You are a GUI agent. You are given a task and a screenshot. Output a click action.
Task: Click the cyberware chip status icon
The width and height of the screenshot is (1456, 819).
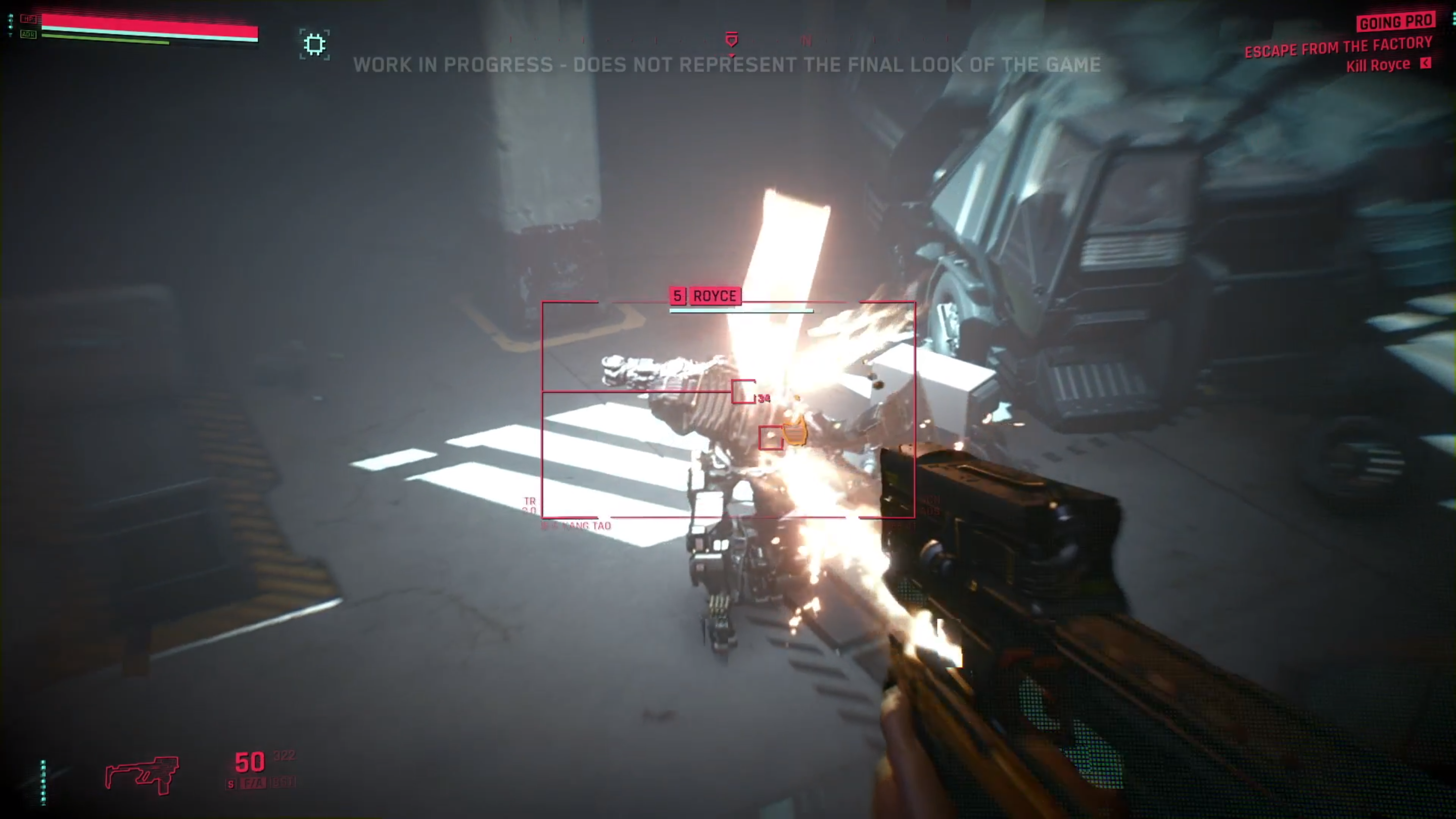[314, 44]
